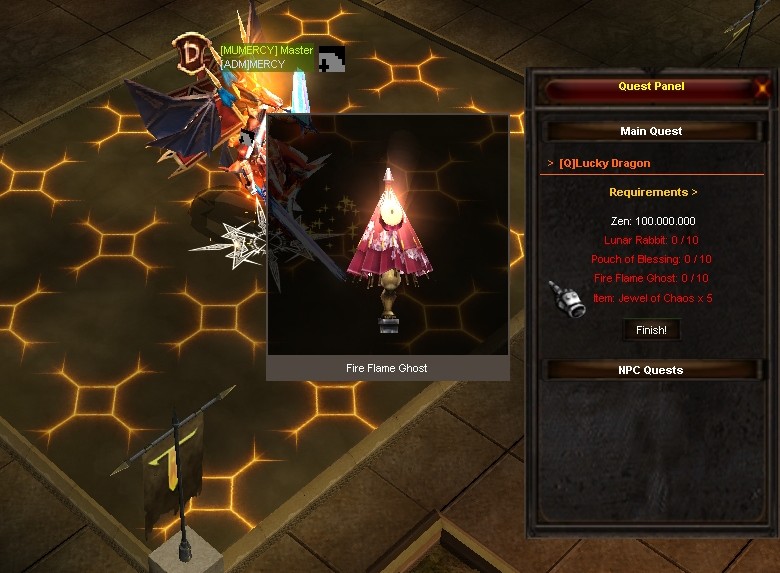Select the Pouch of Blessing requirement line

tap(651, 259)
